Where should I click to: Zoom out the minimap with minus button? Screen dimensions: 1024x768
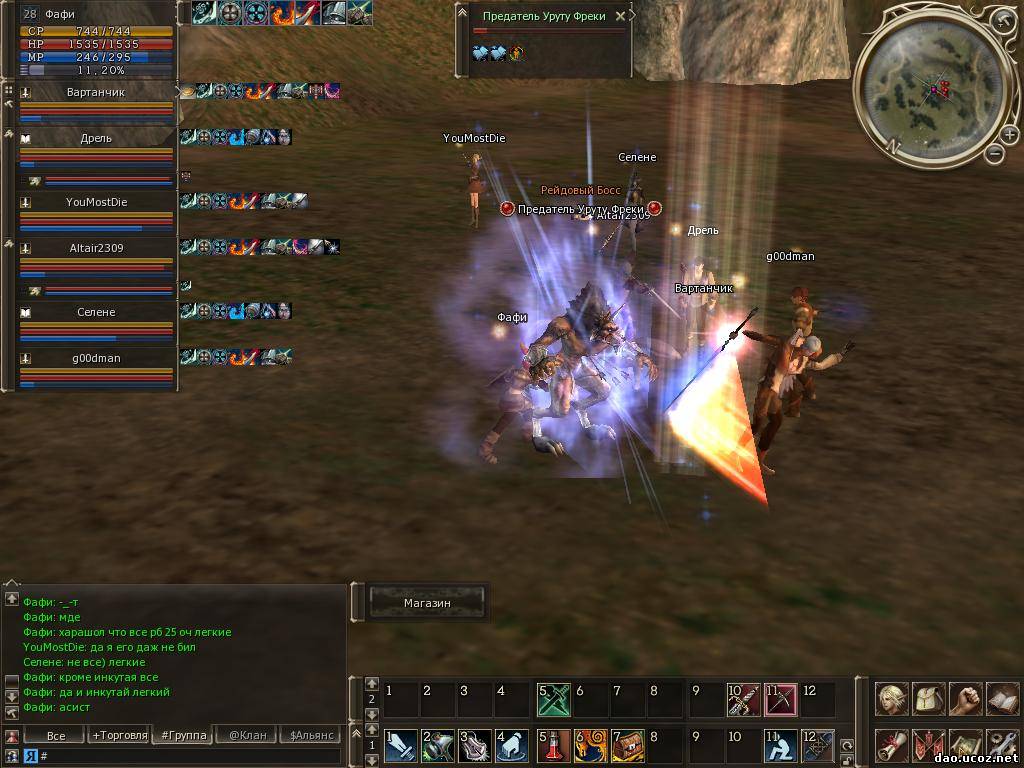point(995,153)
